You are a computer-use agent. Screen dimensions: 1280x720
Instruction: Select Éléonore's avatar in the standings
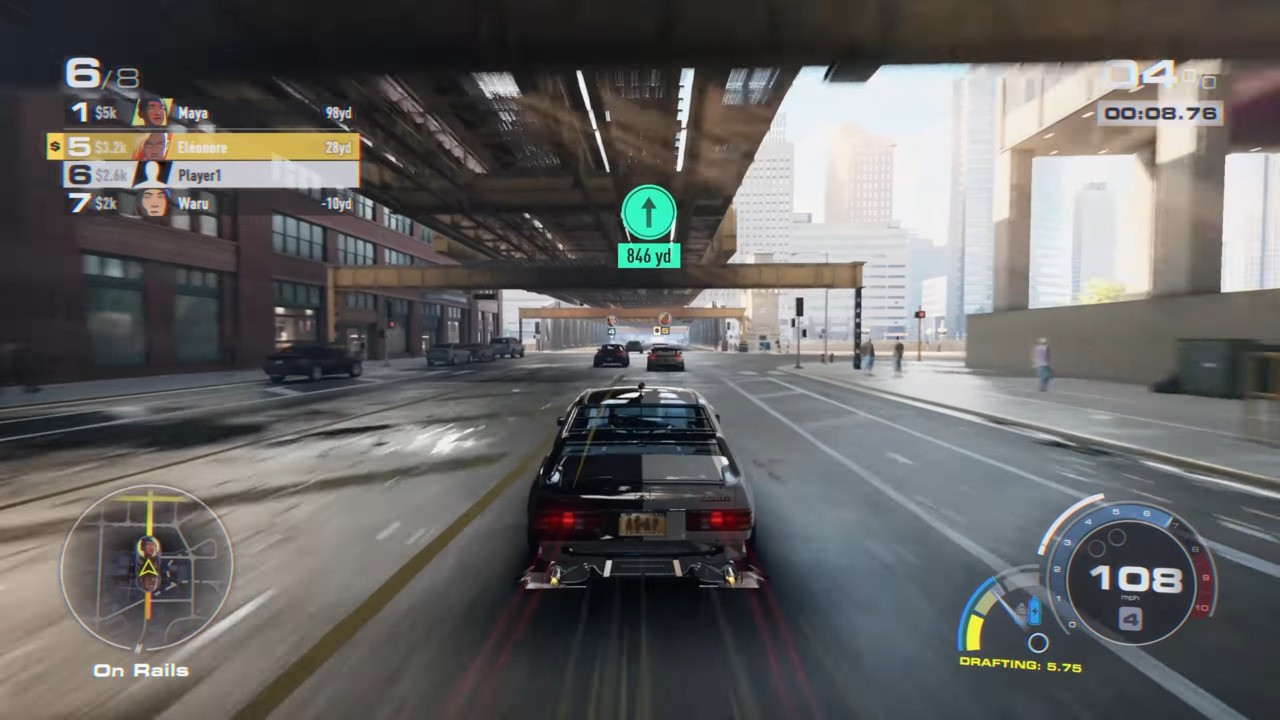coord(153,146)
